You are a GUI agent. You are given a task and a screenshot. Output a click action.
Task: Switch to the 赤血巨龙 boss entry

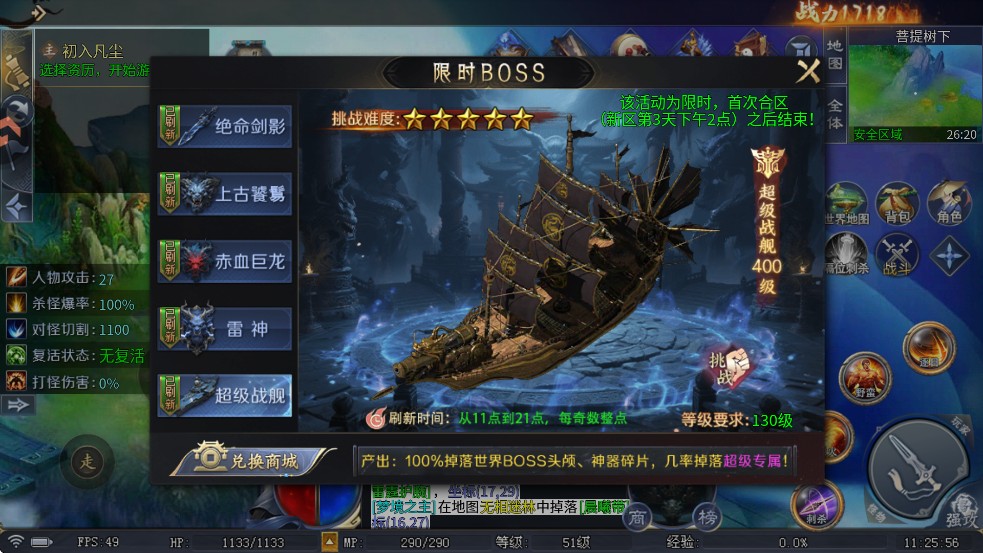tap(225, 261)
